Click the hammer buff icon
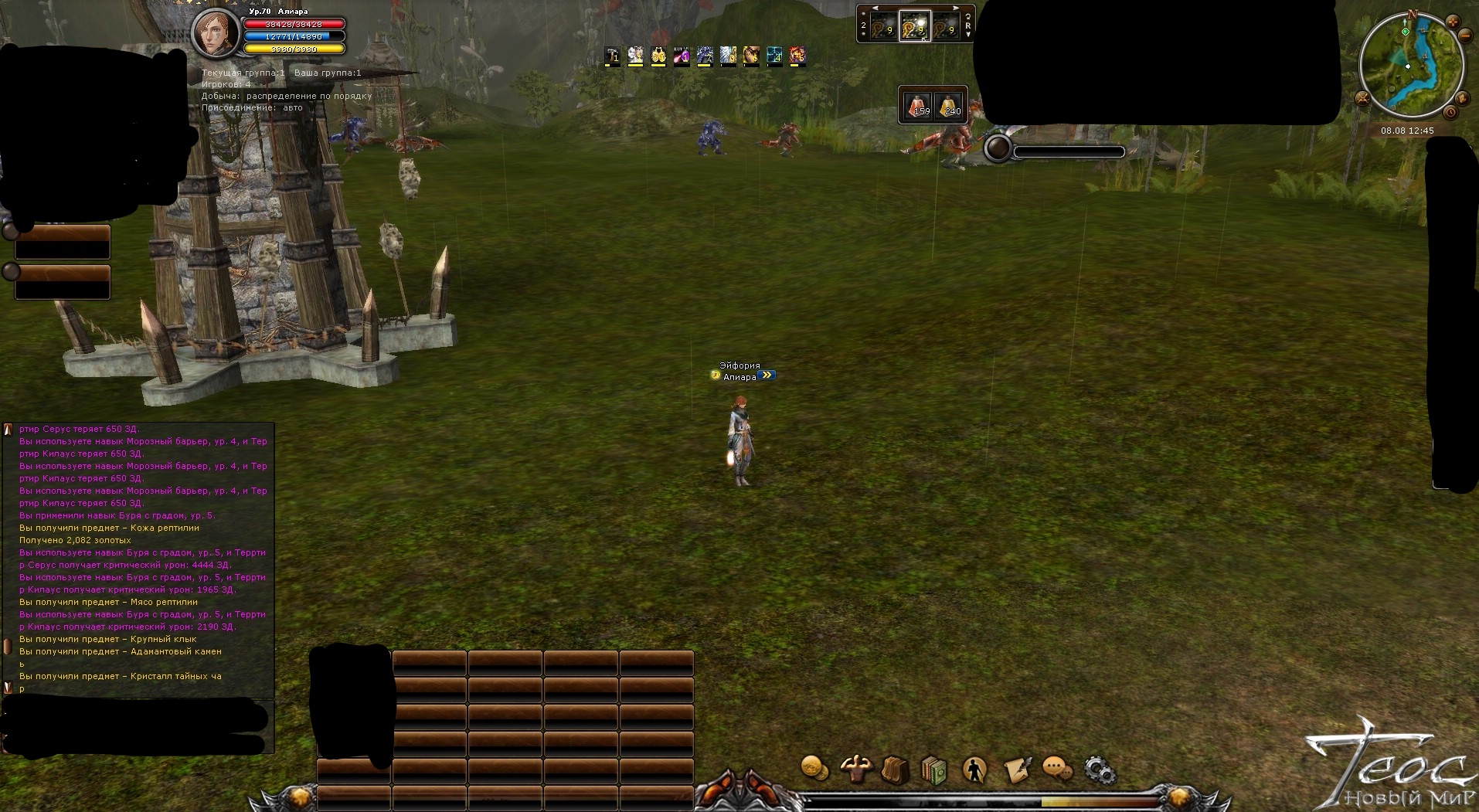This screenshot has width=1479, height=812. point(612,55)
